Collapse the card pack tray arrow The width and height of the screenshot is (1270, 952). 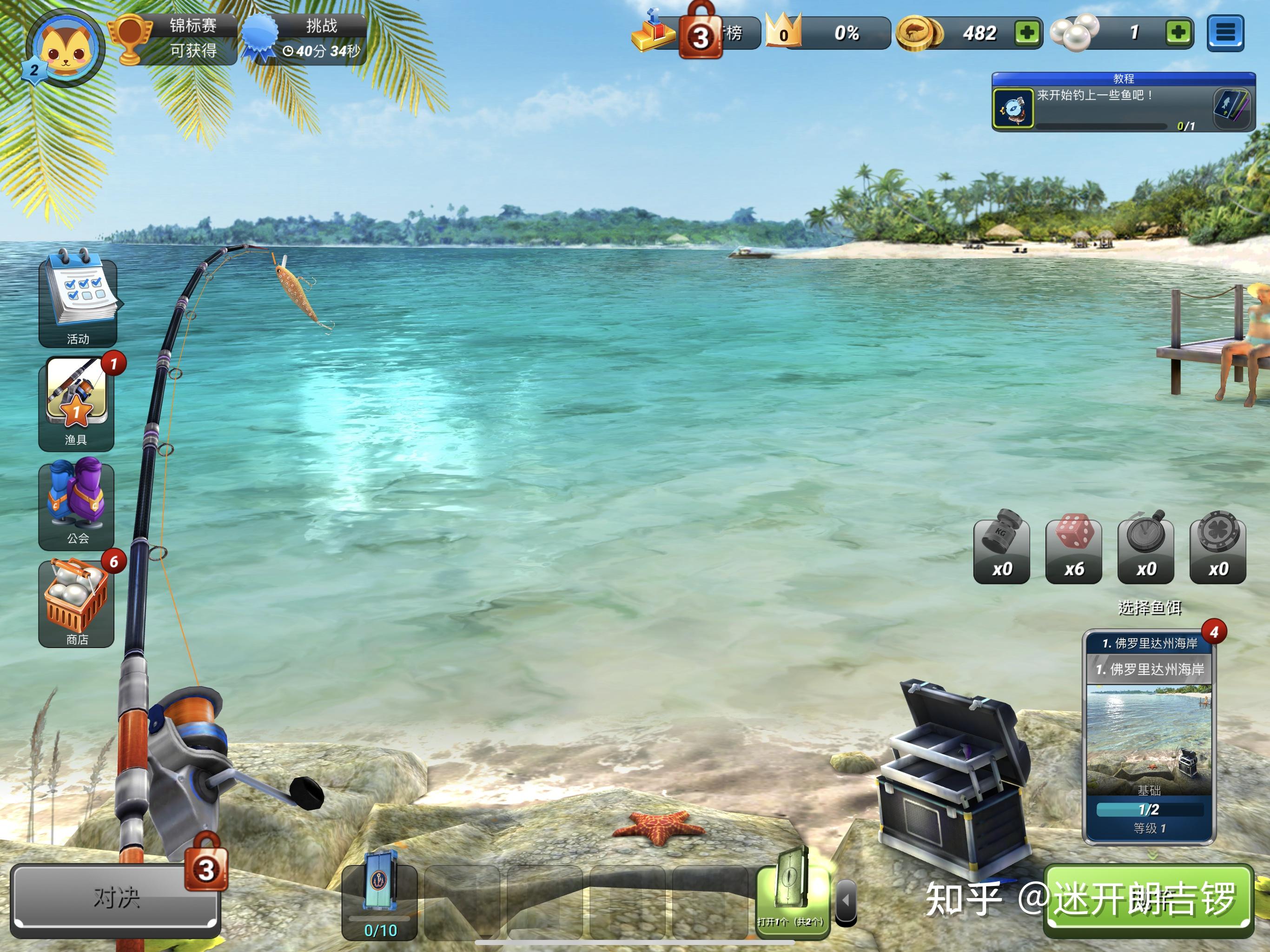click(845, 900)
